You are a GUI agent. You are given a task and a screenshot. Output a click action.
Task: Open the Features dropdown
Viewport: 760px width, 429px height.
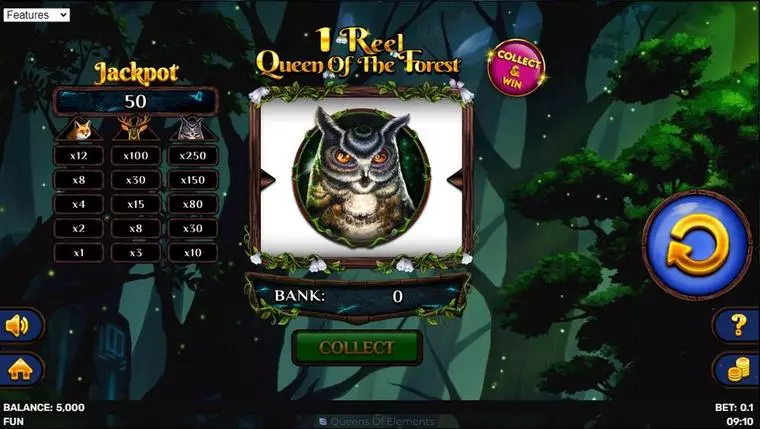point(36,15)
